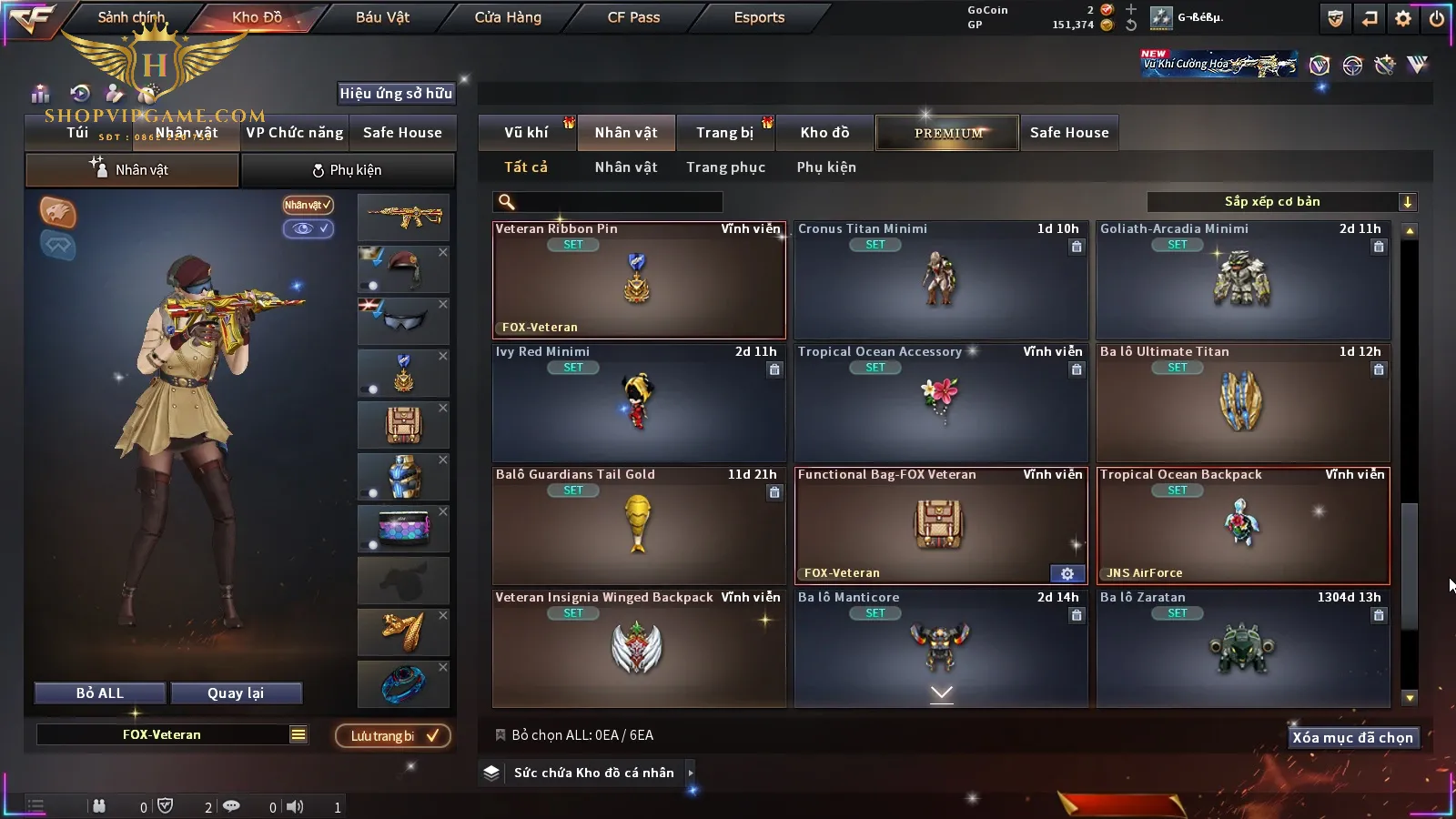Show the Phụ kiện filter in inventory
The width and height of the screenshot is (1456, 819).
[826, 167]
